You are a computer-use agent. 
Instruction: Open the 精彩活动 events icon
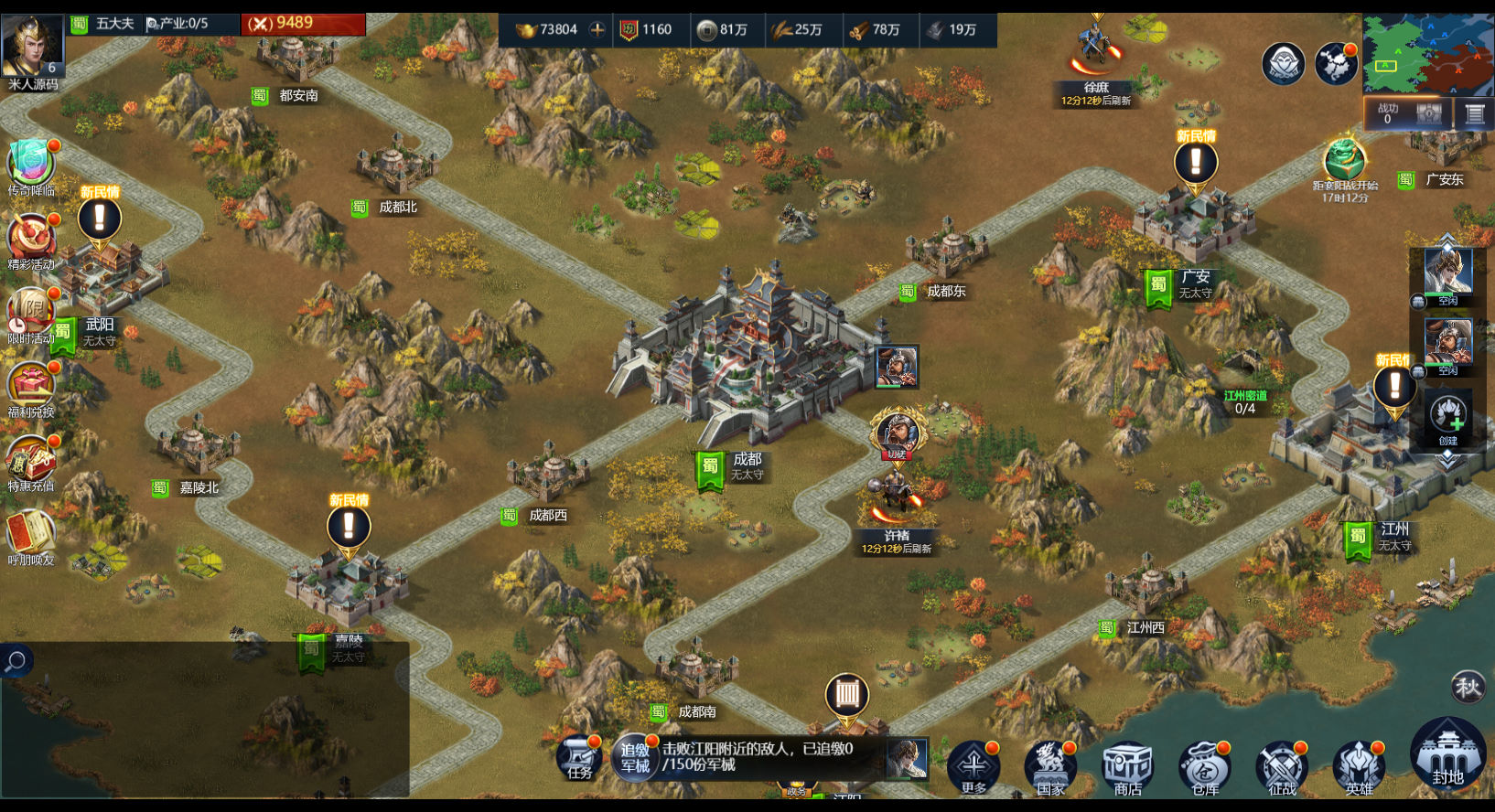pyautogui.click(x=31, y=240)
